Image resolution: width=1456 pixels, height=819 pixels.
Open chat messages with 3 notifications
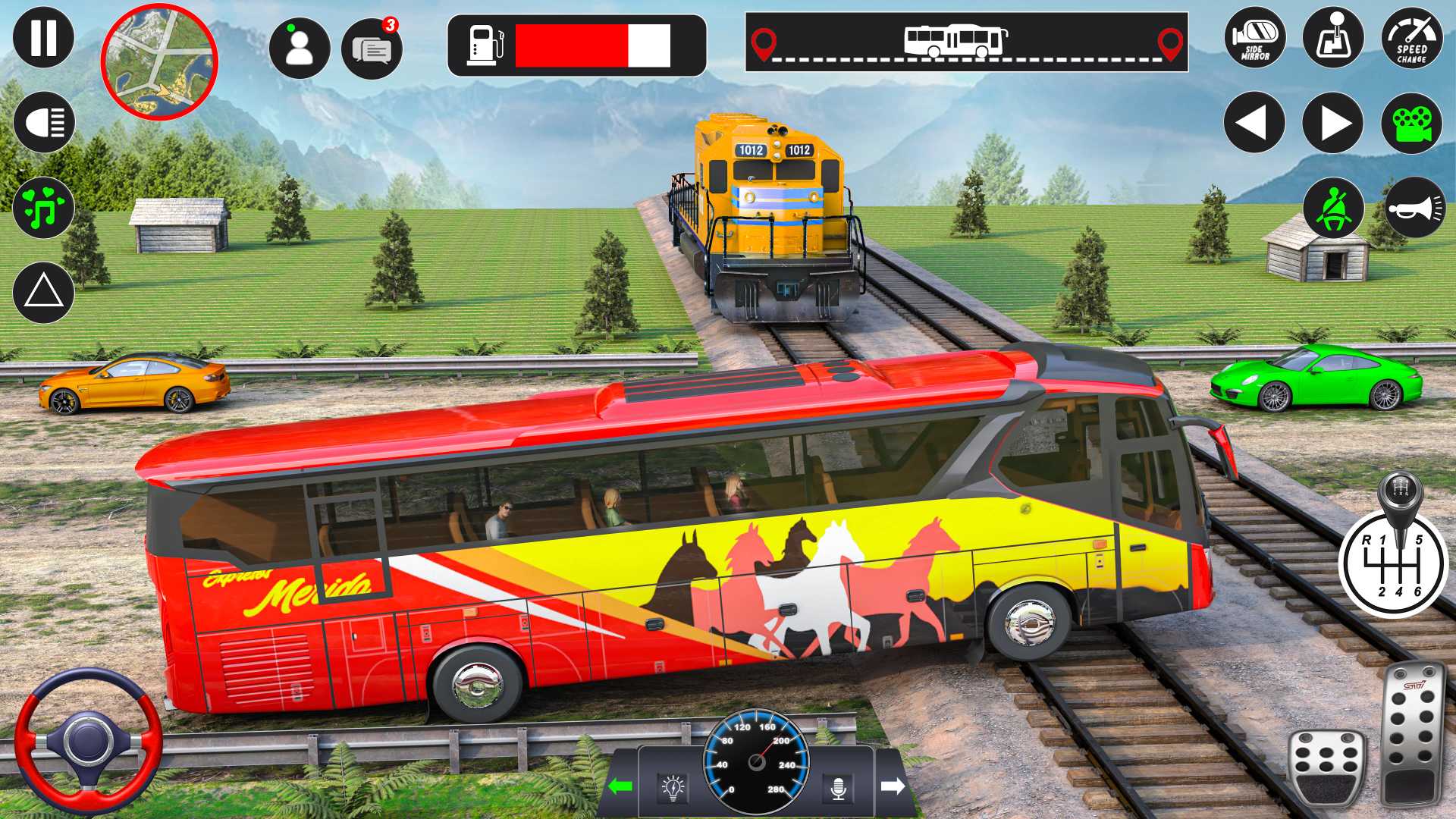pos(372,49)
